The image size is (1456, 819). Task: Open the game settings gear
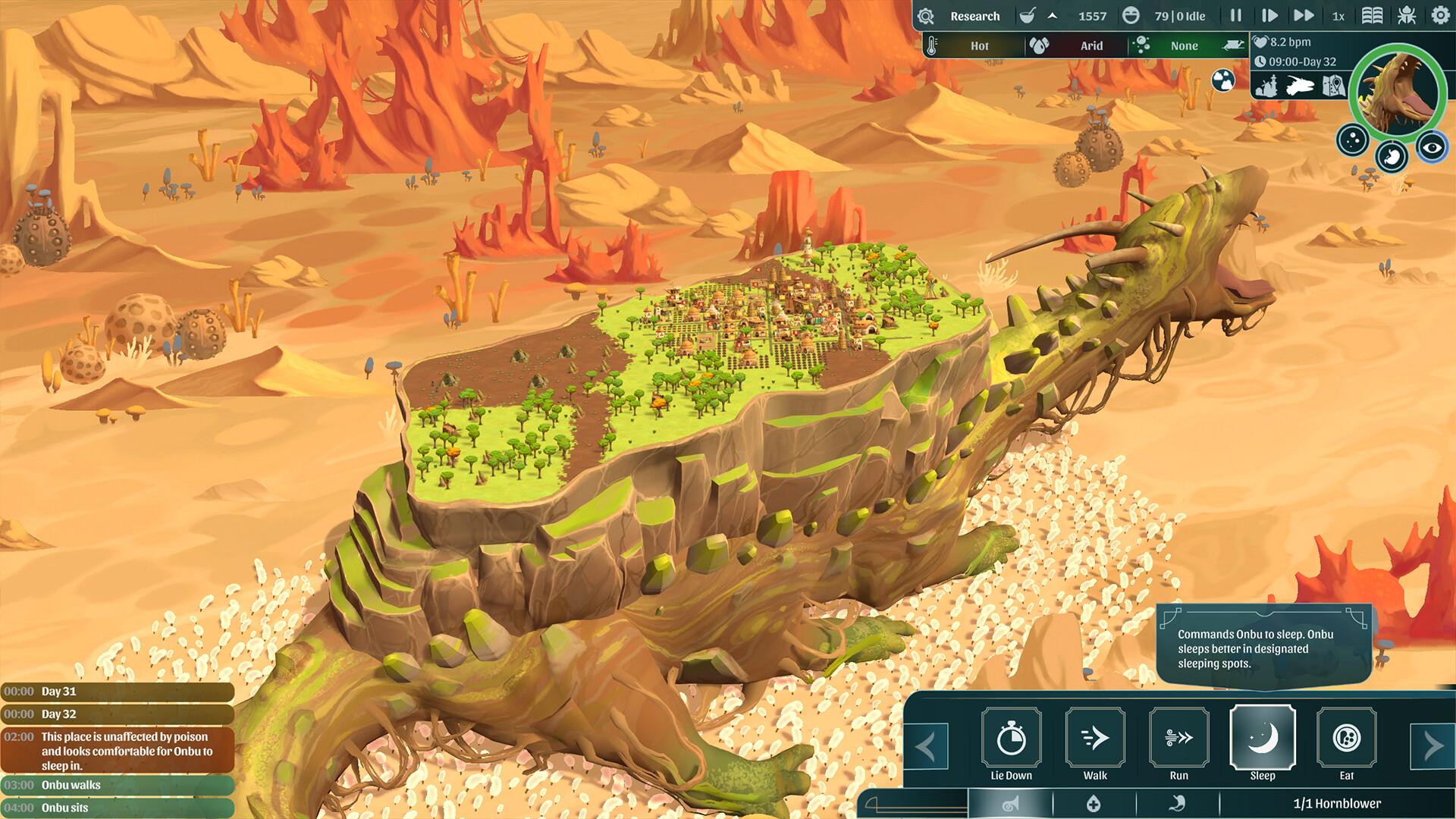[1440, 16]
